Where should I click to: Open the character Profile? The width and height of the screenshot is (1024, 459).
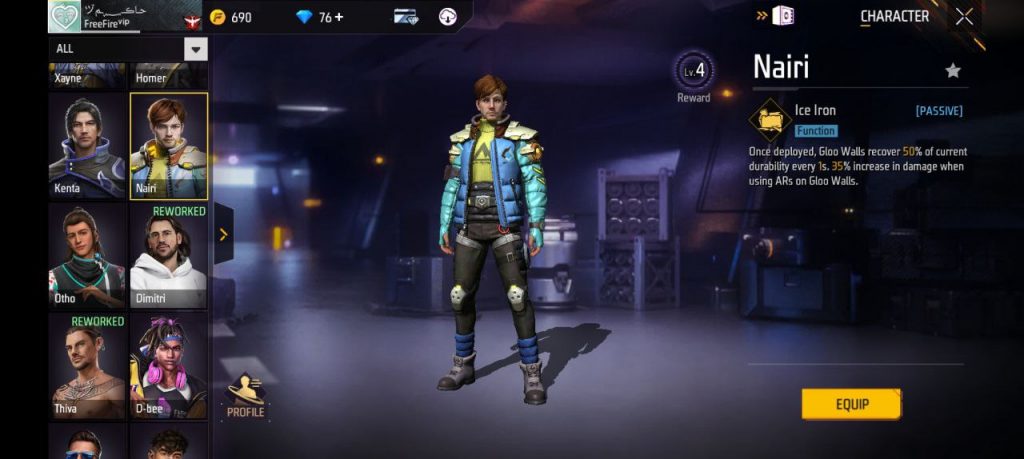[x=245, y=396]
